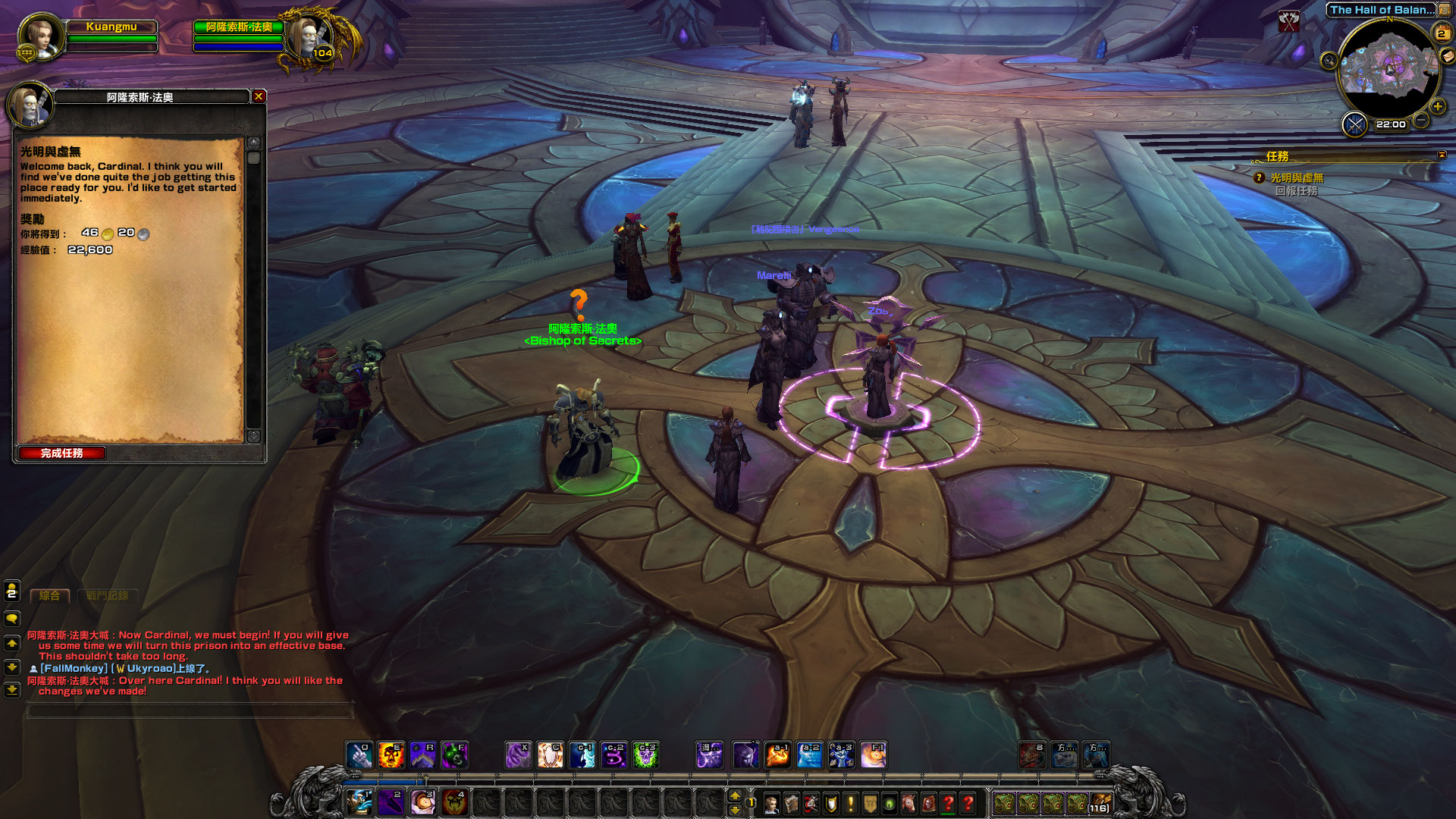Use the glowing shield ability on C
Image resolution: width=1456 pixels, height=819 pixels.
pos(550,755)
